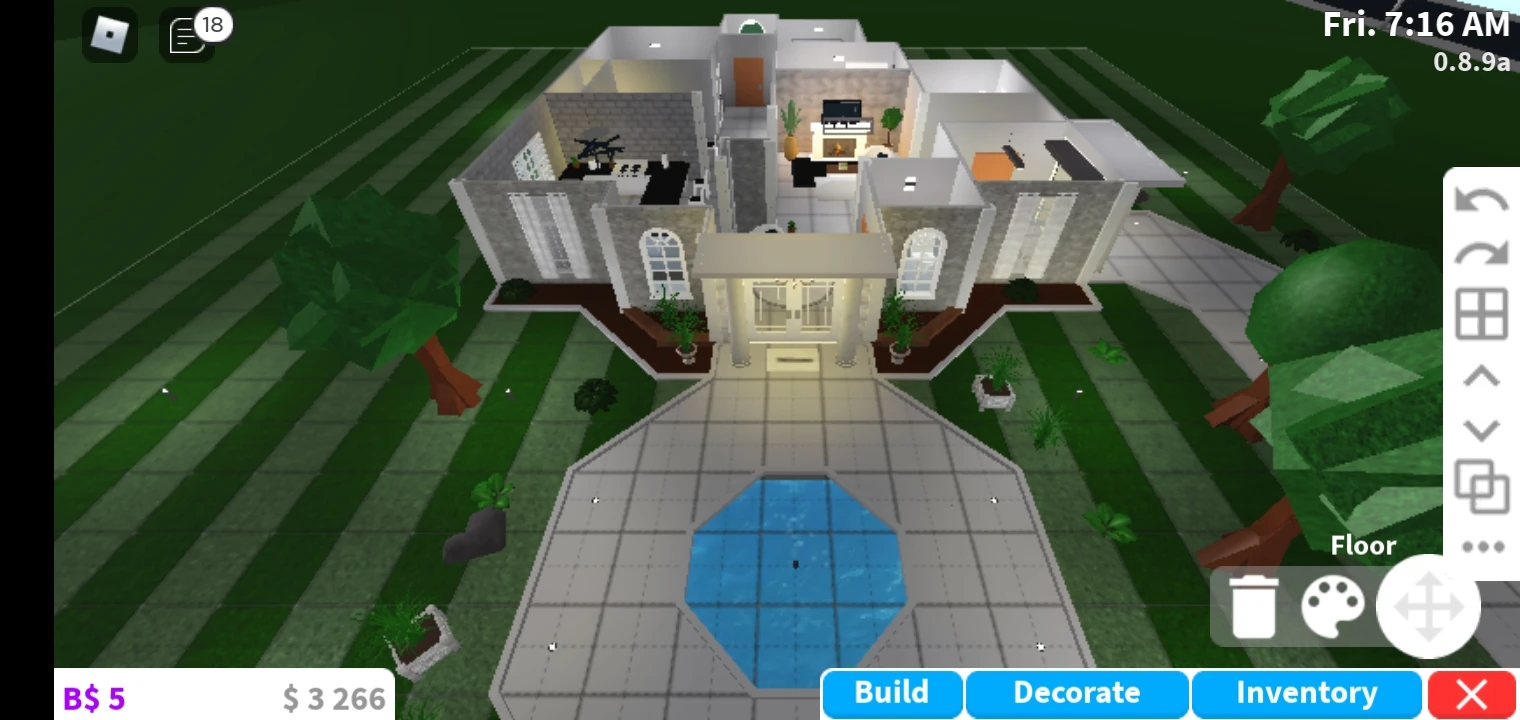
Task: Go up one floor with the up chevron
Action: pos(1480,376)
